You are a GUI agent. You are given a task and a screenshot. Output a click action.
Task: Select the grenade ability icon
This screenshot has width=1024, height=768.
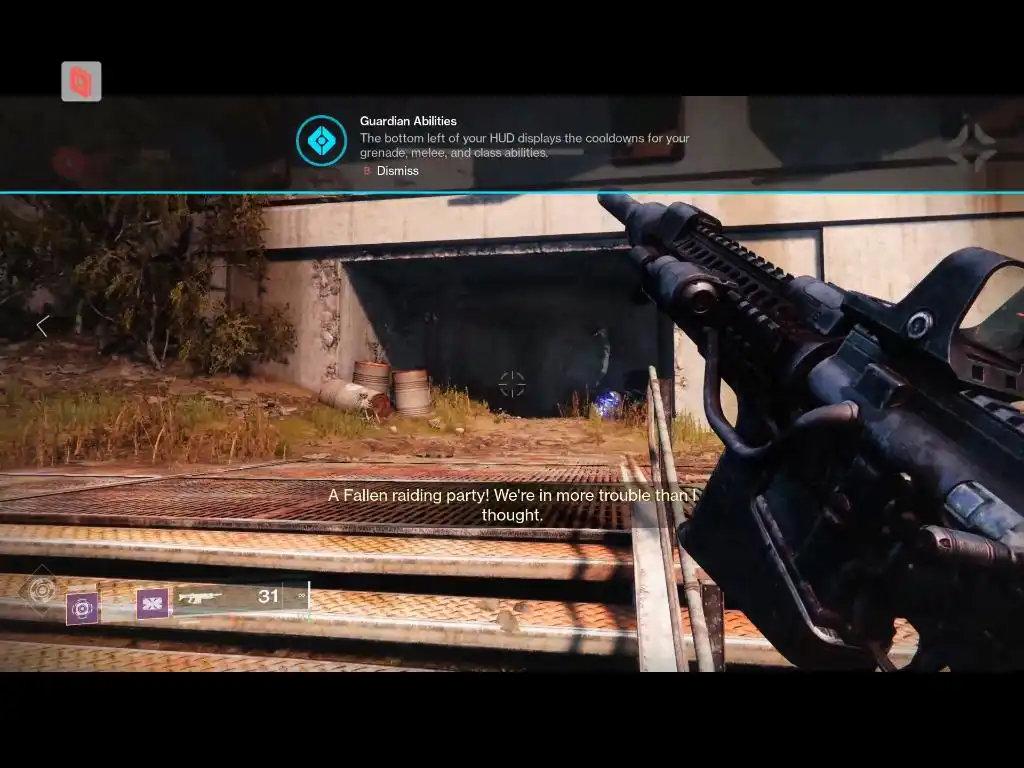coord(82,607)
